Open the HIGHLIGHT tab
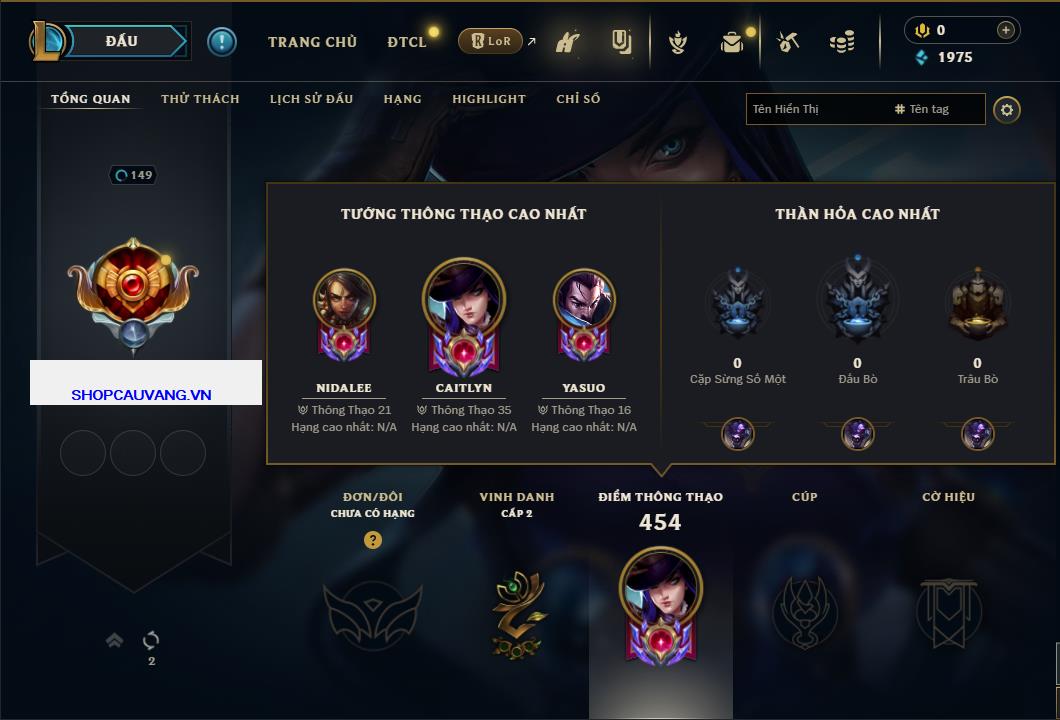 pos(488,99)
